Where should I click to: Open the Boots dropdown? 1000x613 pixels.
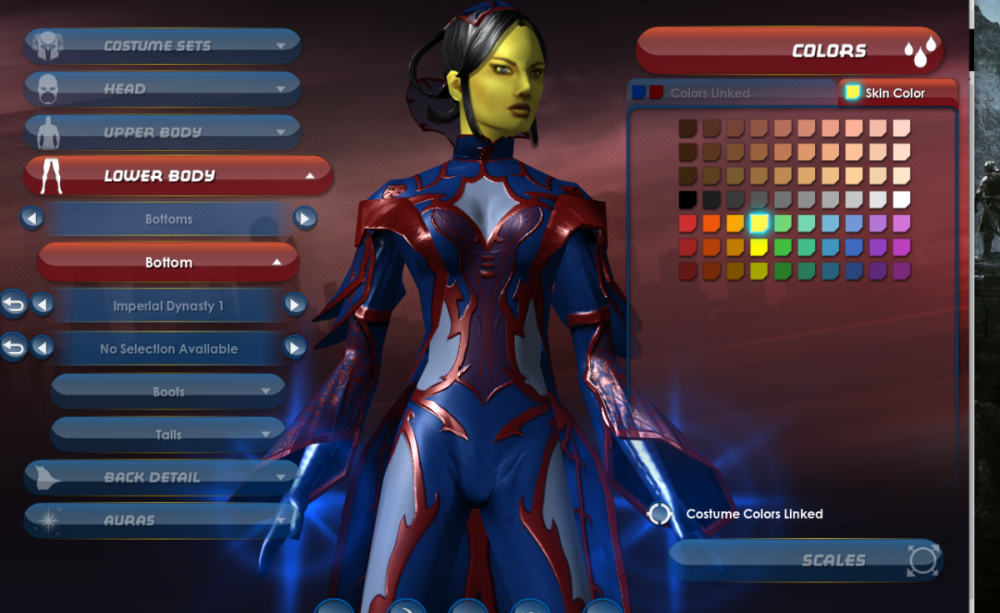click(x=168, y=391)
